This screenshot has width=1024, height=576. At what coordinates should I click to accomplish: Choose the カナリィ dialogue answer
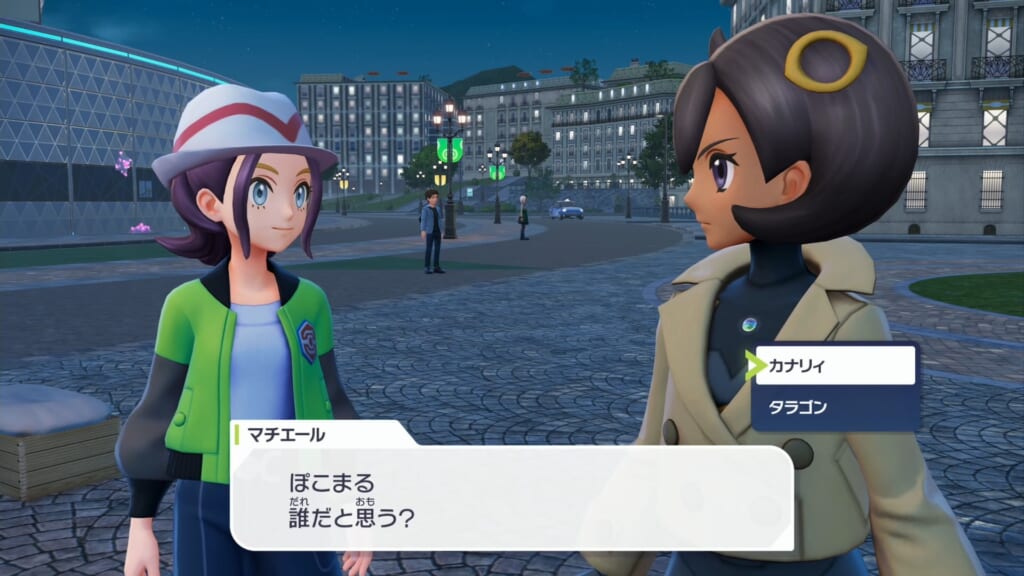tap(836, 366)
